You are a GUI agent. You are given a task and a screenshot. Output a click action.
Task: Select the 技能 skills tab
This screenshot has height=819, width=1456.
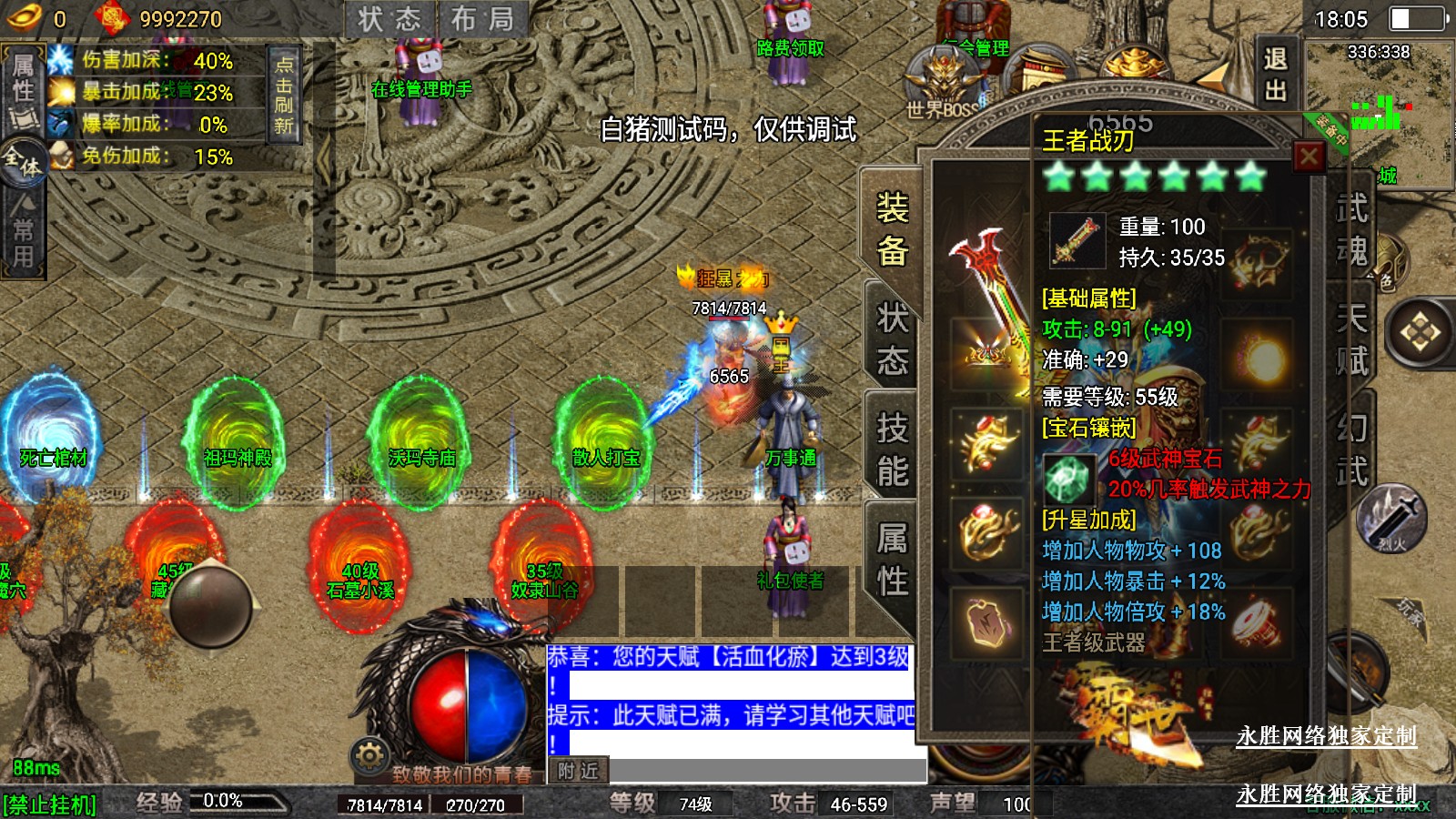(892, 450)
